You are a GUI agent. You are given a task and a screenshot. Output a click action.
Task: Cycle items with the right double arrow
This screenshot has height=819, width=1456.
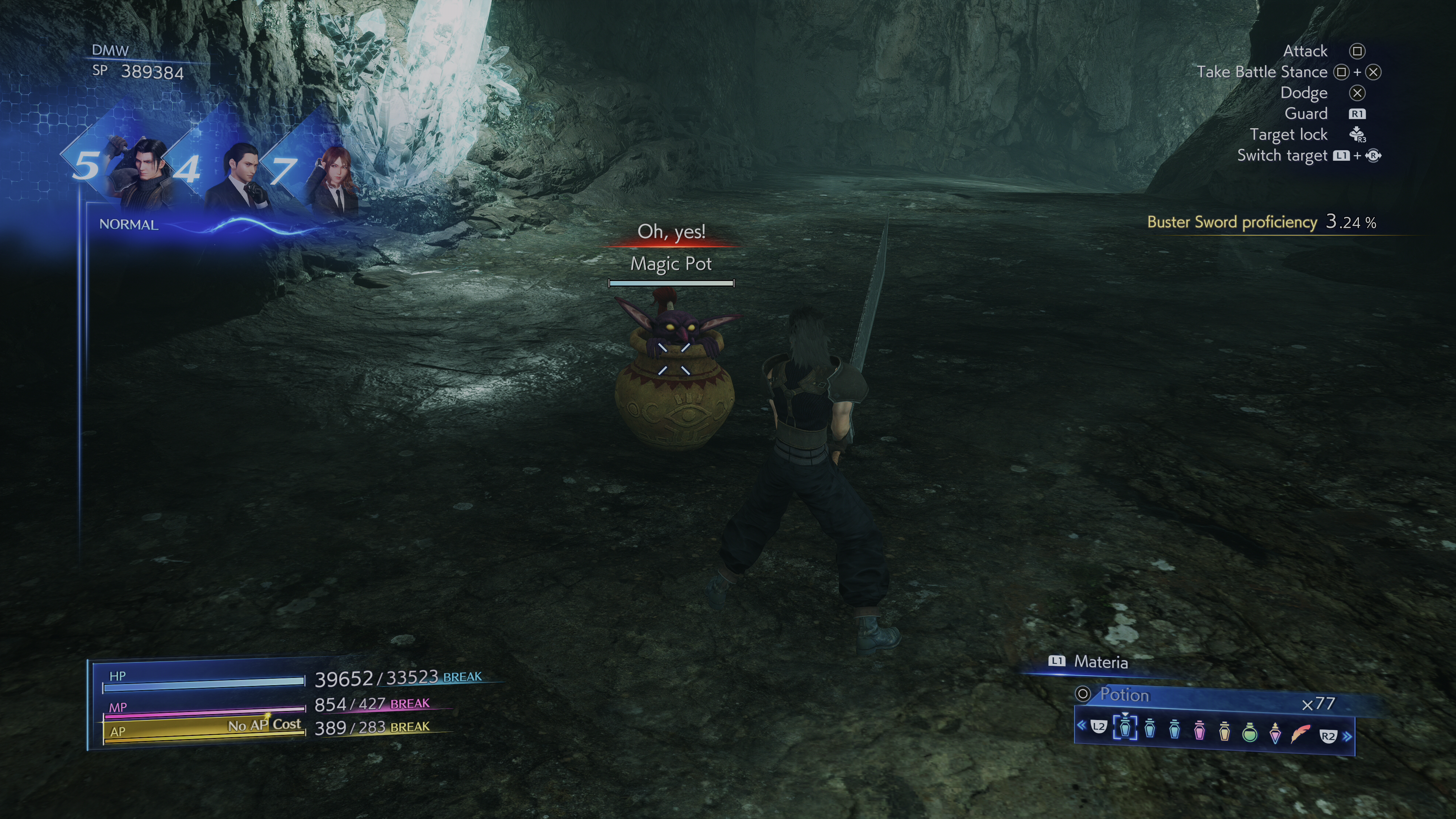click(x=1348, y=736)
